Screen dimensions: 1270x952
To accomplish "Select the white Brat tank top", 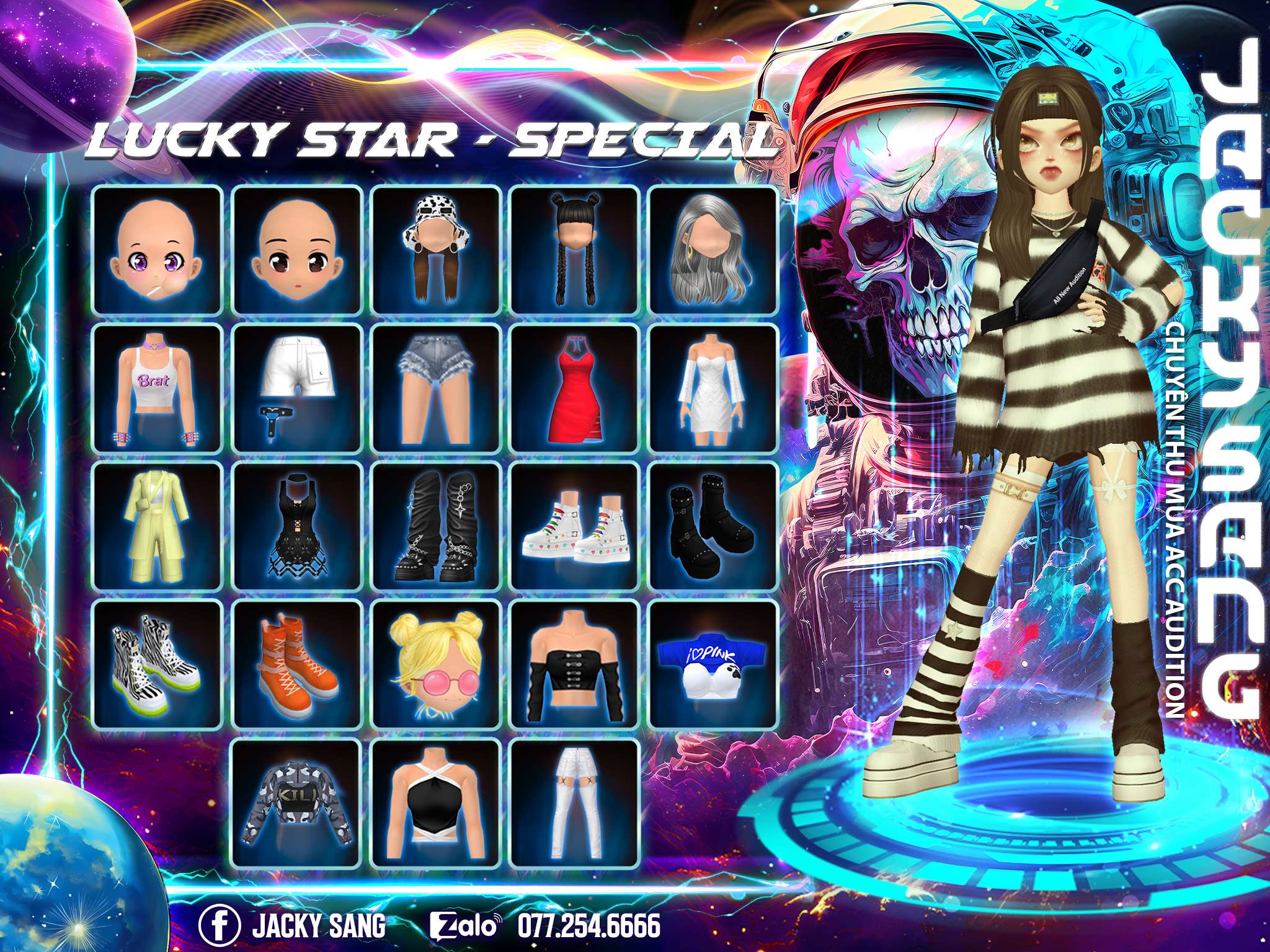I will [157, 388].
